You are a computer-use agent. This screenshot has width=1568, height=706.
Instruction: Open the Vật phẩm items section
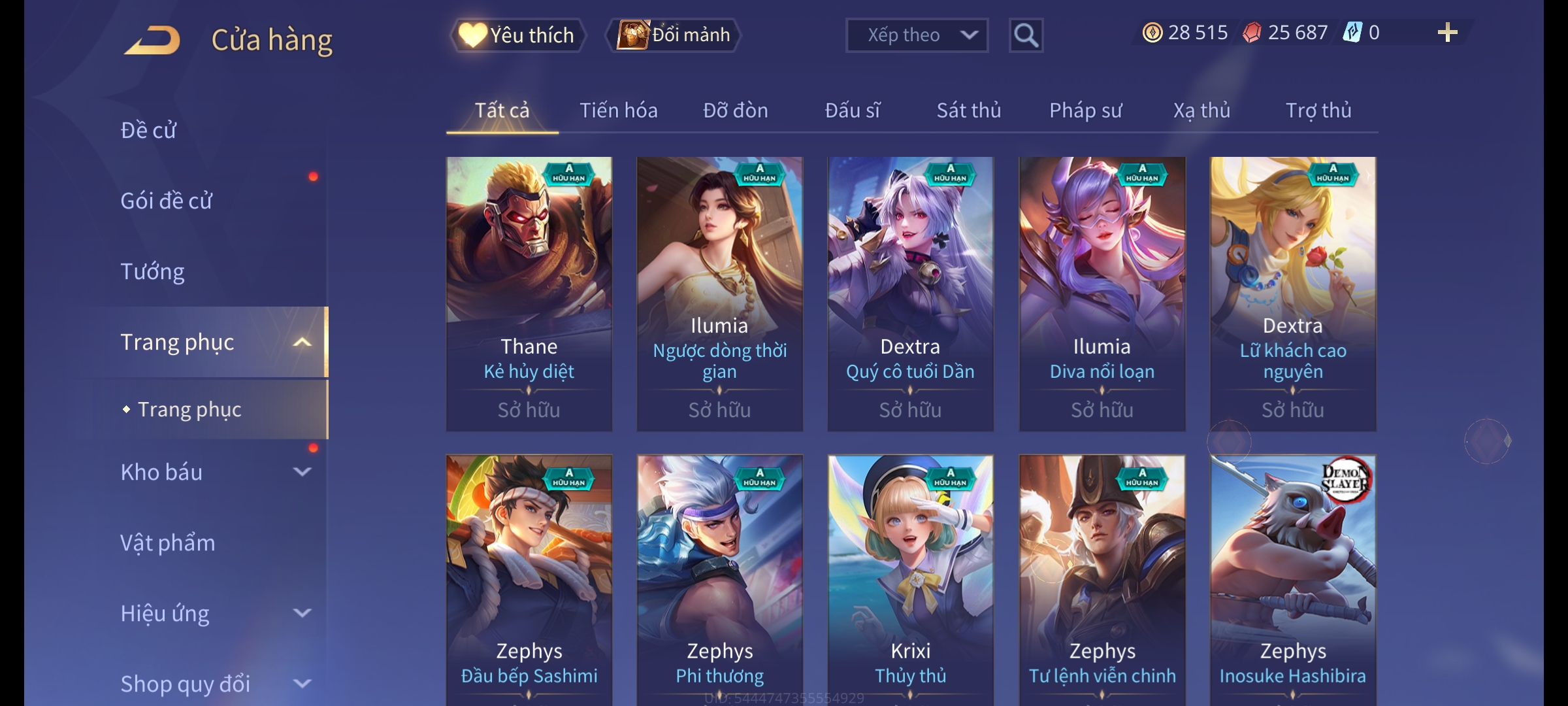coord(168,543)
